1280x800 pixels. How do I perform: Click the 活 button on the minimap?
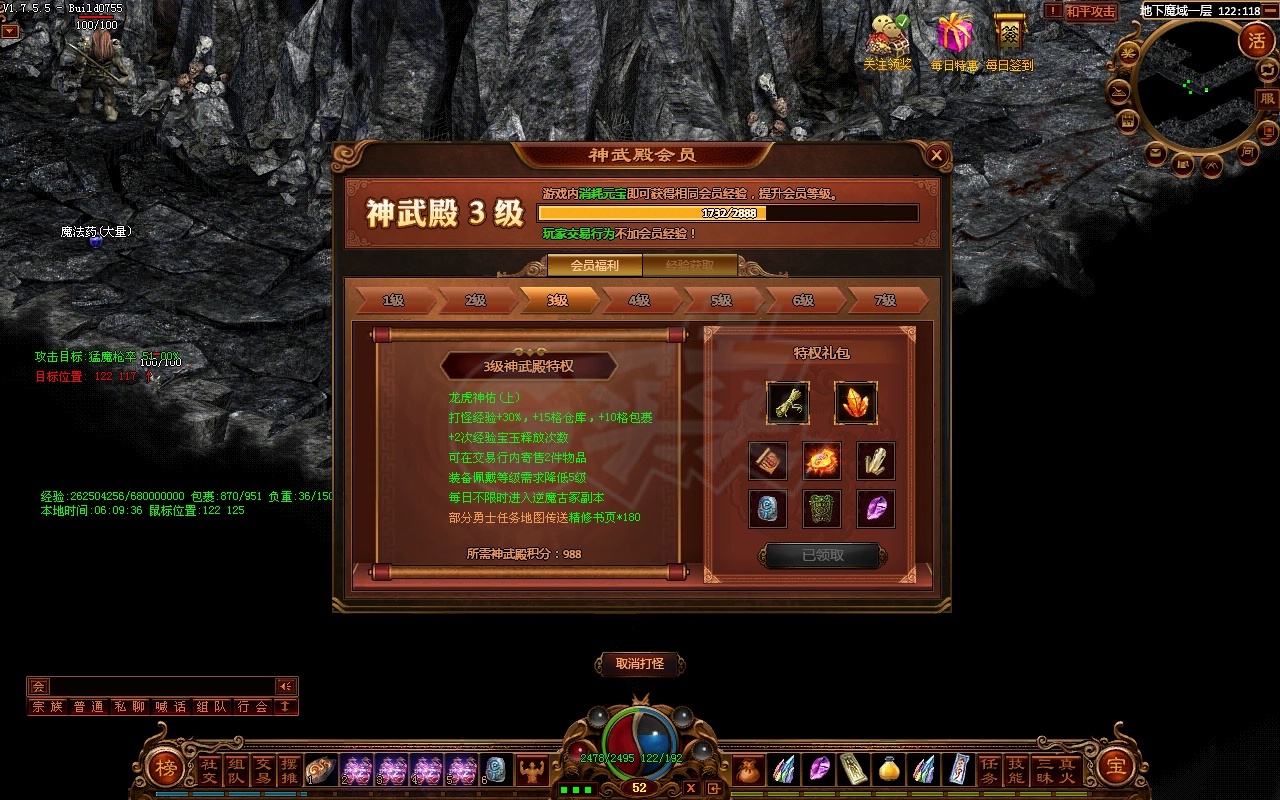click(1256, 41)
